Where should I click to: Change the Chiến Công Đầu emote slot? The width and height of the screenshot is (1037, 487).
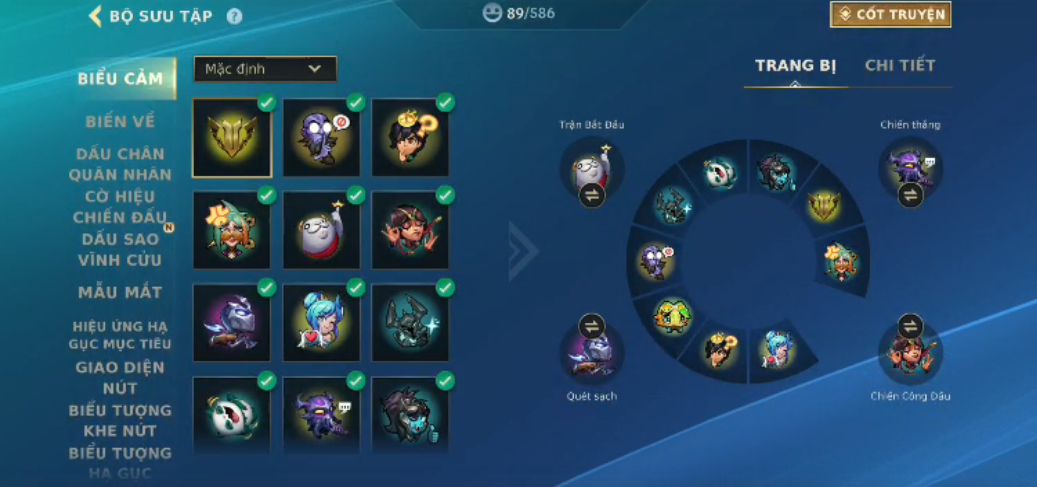[x=910, y=326]
